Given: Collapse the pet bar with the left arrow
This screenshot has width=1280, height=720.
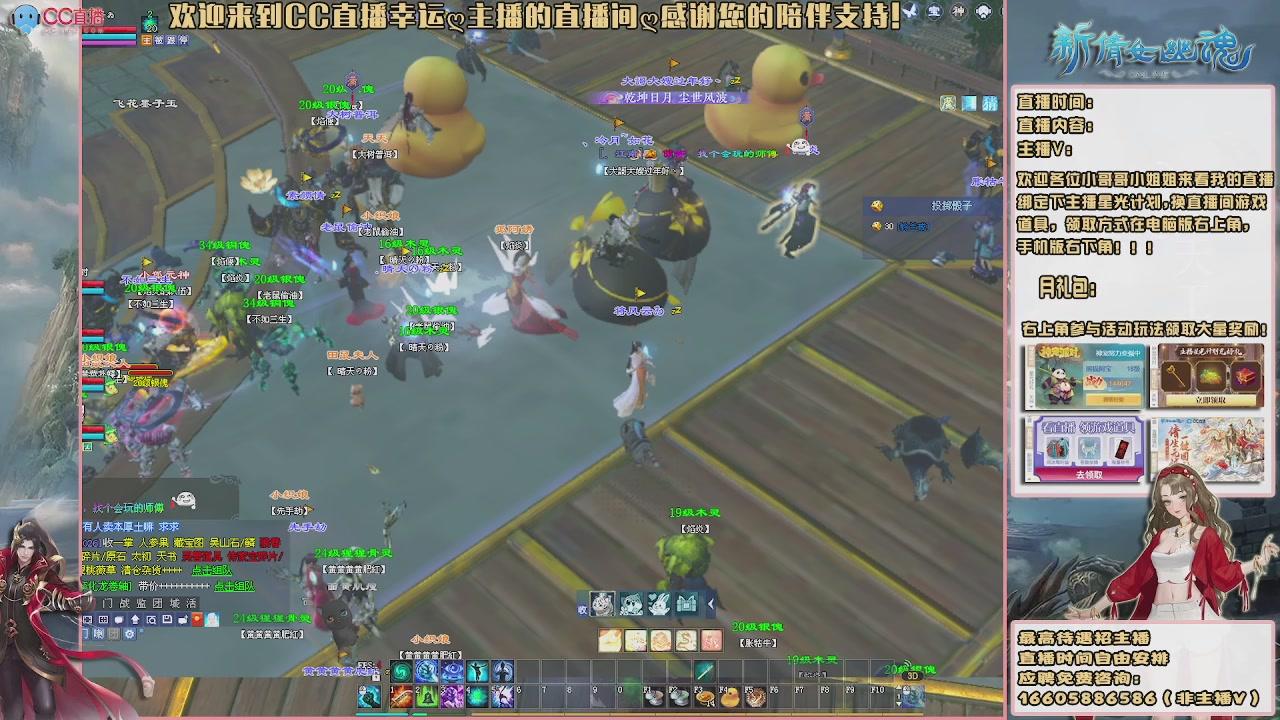Looking at the screenshot, I should (x=710, y=604).
